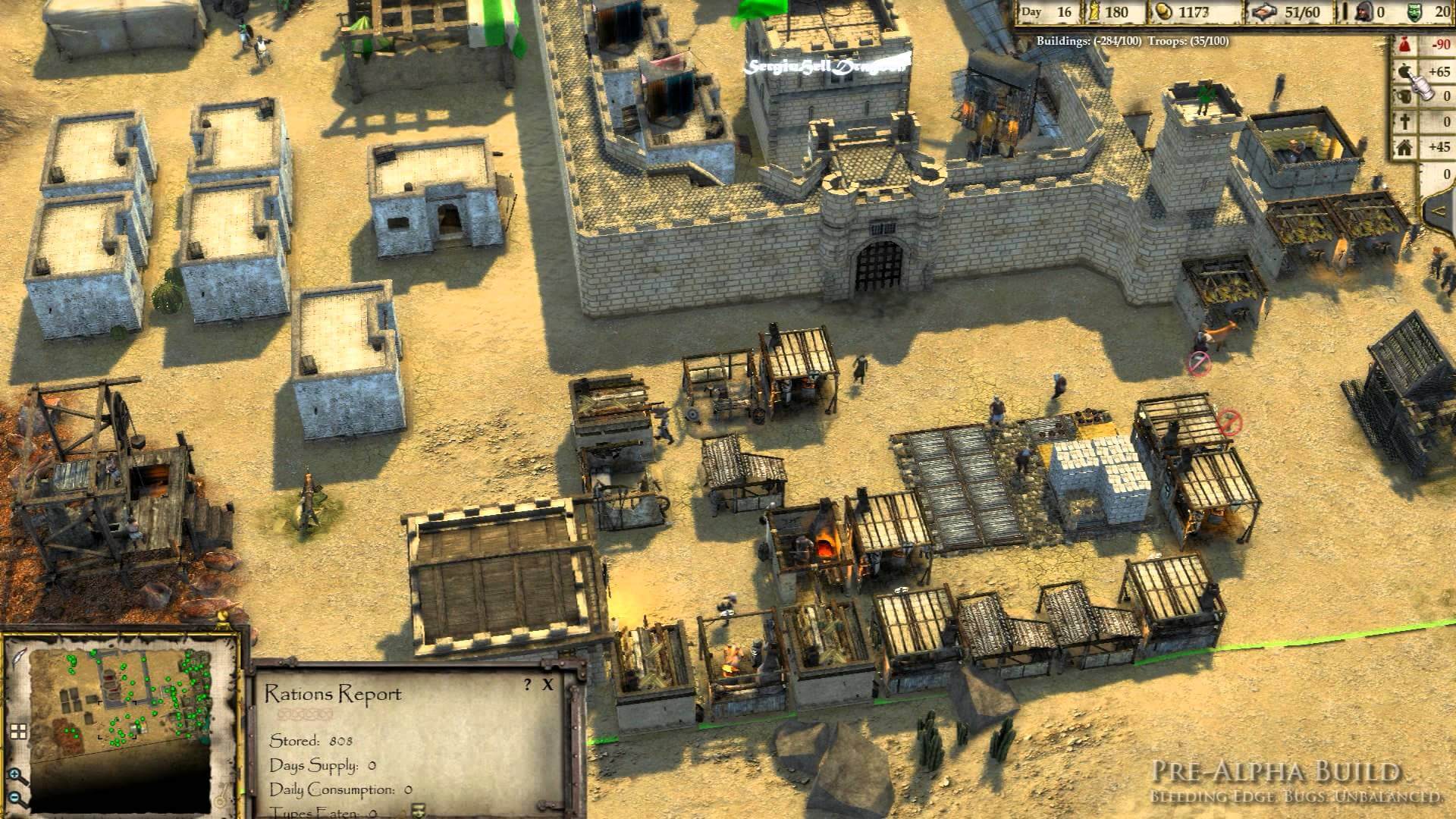Screen dimensions: 1456x819
Task: Close the Rations Report panel
Action: [x=548, y=685]
